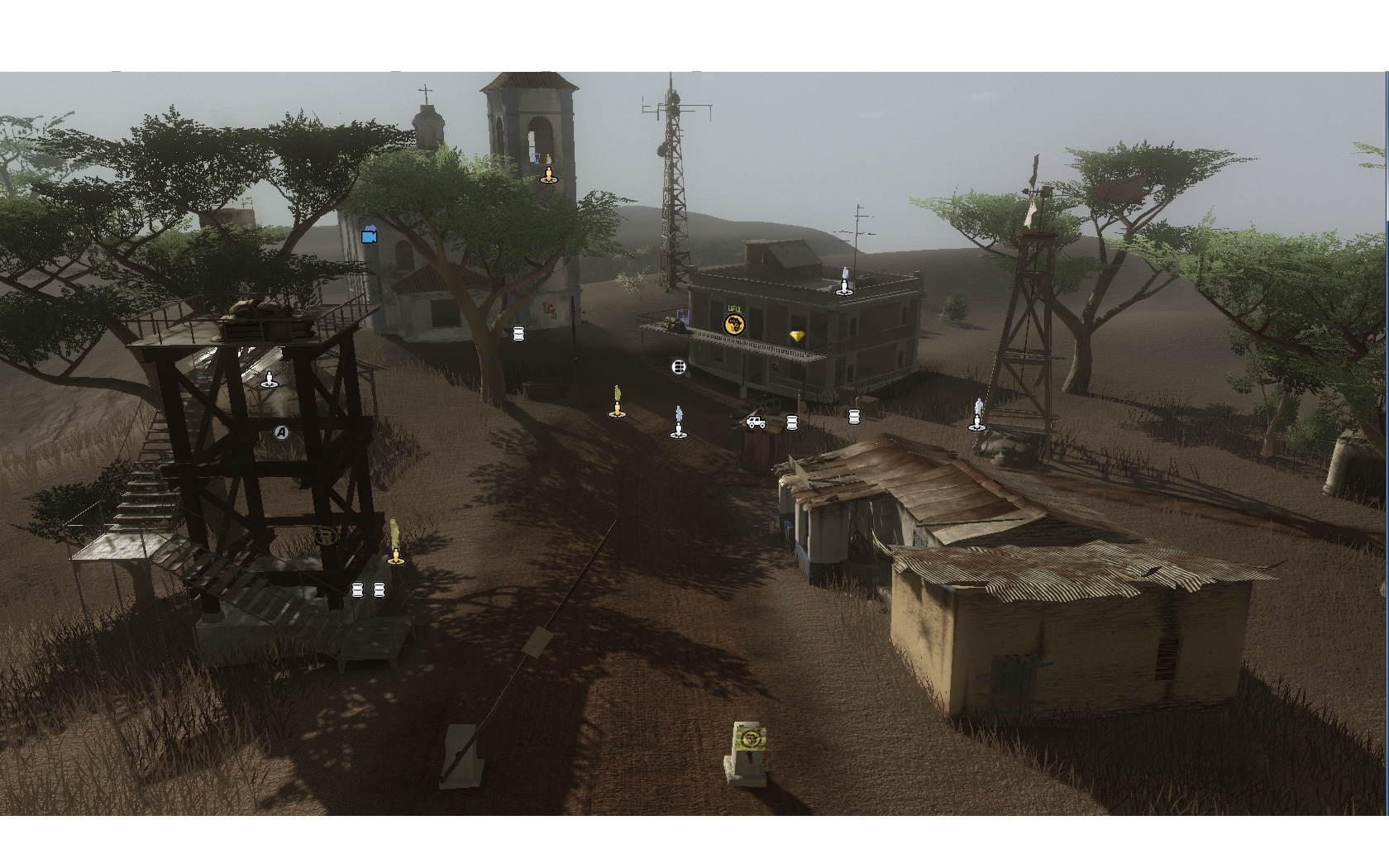Select the left ammo icon below the watchtower stairs
1389x868 pixels.
pyautogui.click(x=356, y=589)
